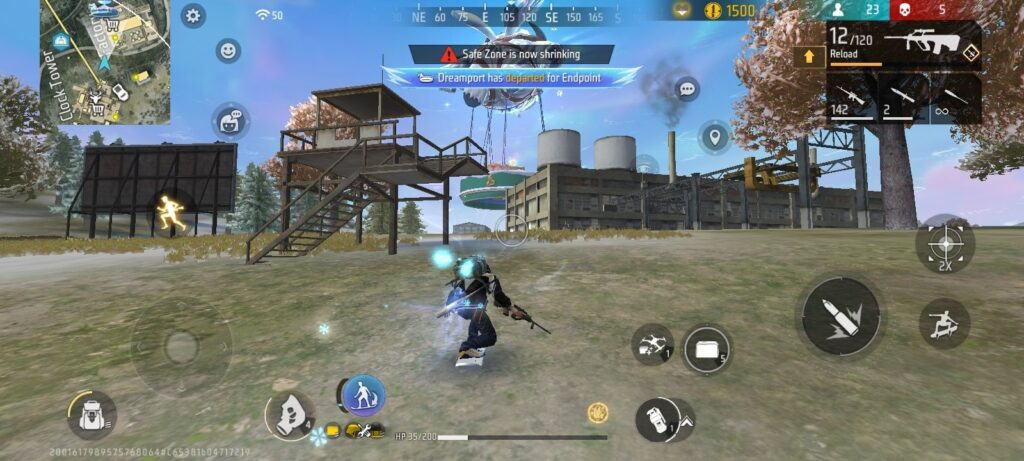The height and width of the screenshot is (461, 1024).
Task: Open the robot quick-chat icon
Action: click(229, 121)
